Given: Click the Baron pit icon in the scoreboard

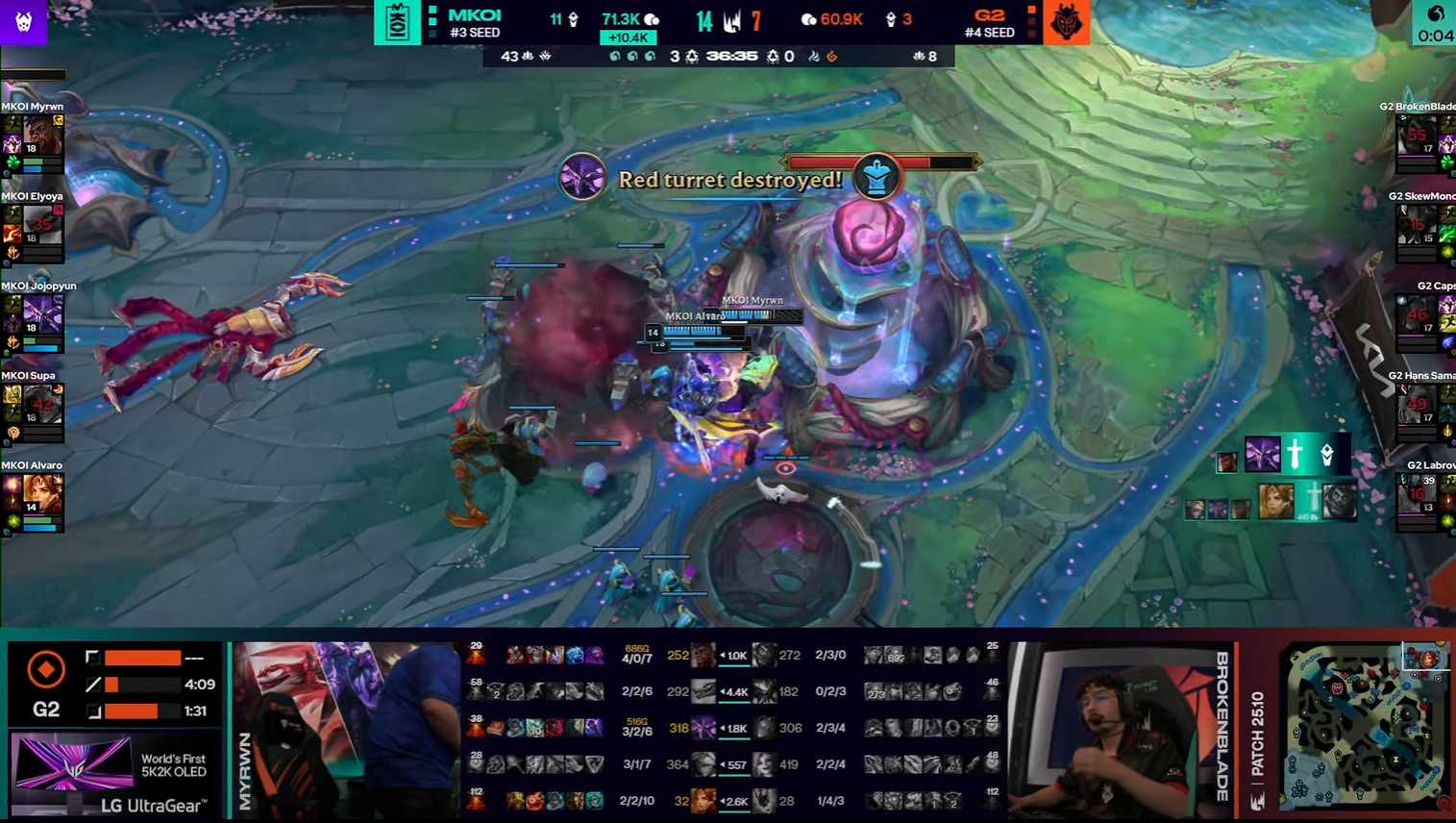Looking at the screenshot, I should (x=546, y=56).
